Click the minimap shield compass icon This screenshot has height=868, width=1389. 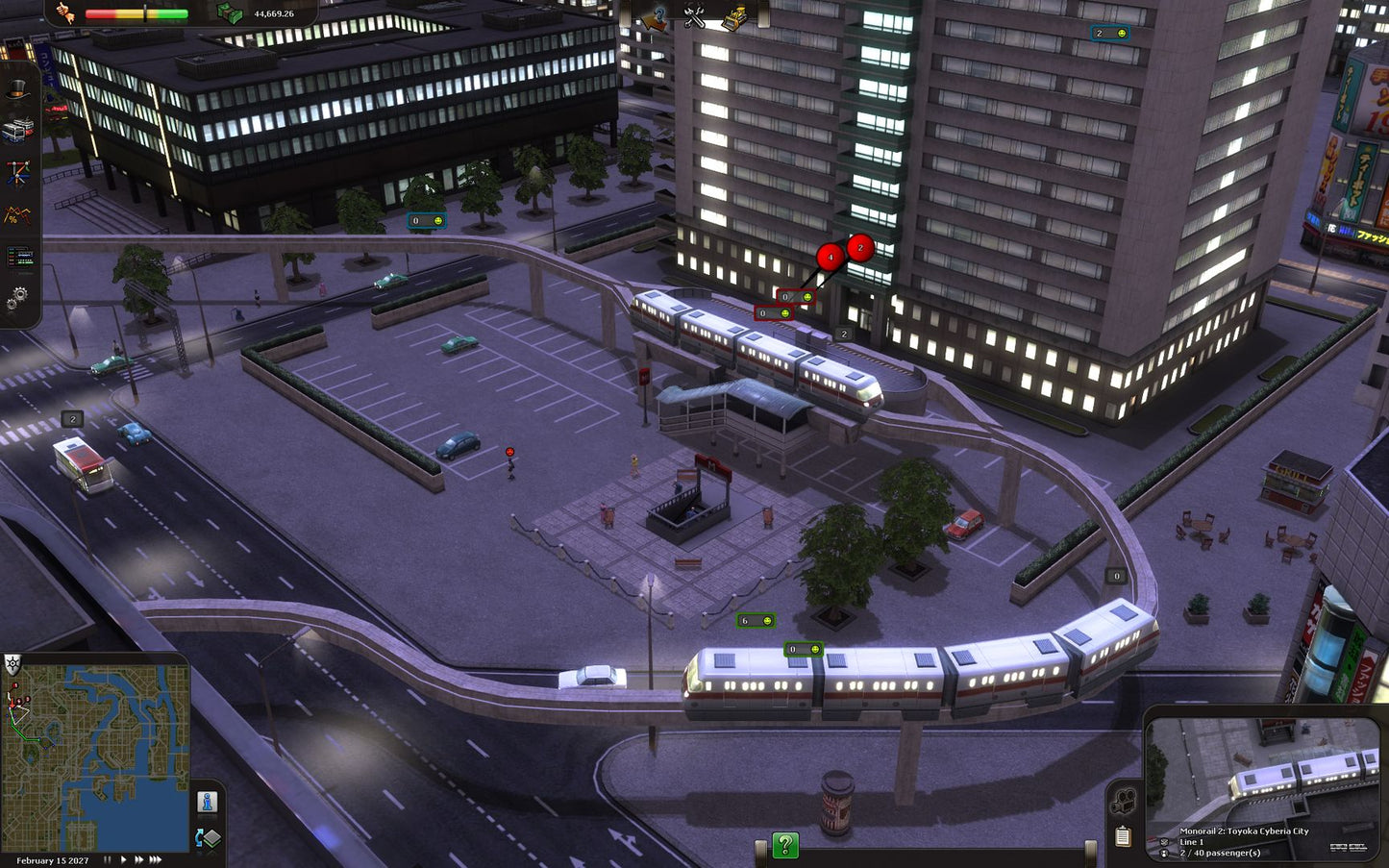point(12,663)
